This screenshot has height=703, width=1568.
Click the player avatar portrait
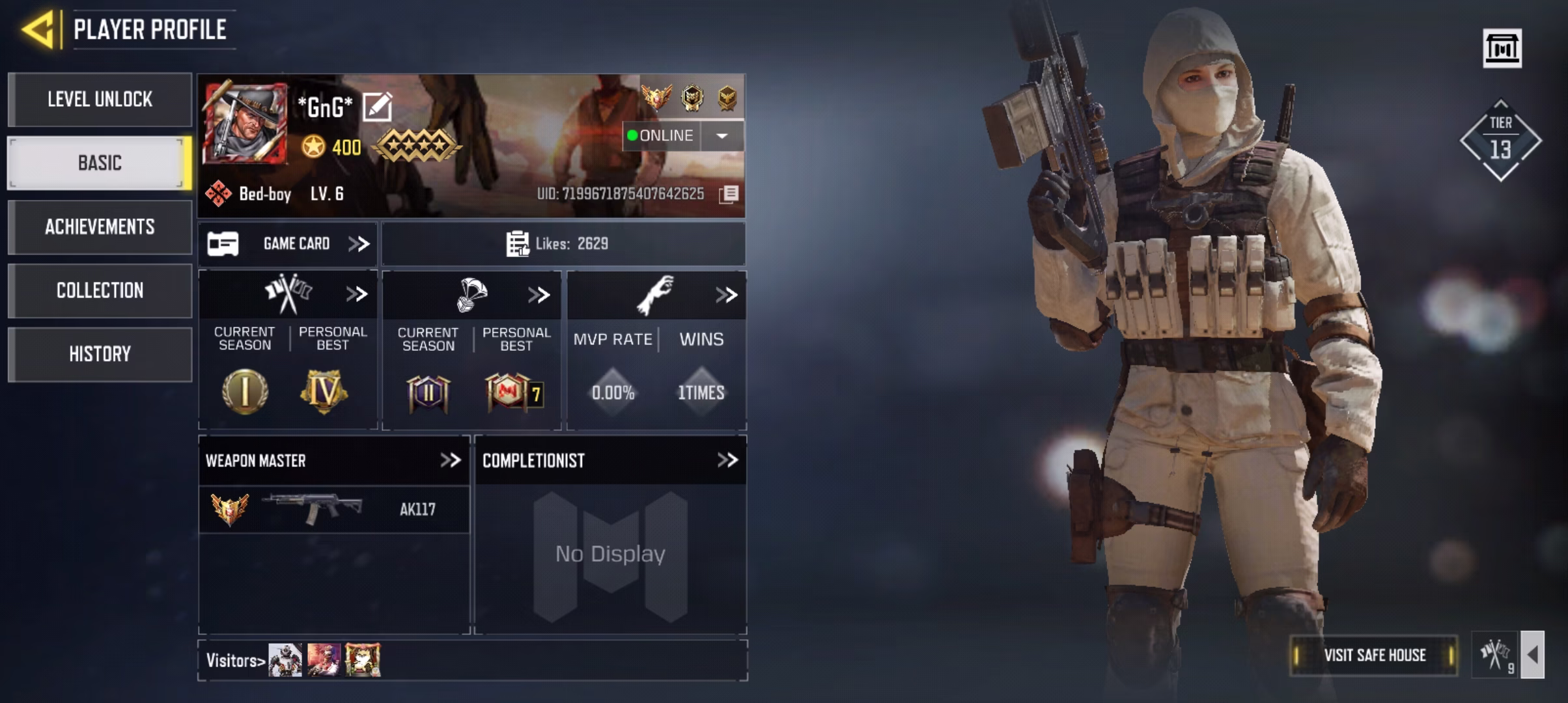(x=245, y=124)
